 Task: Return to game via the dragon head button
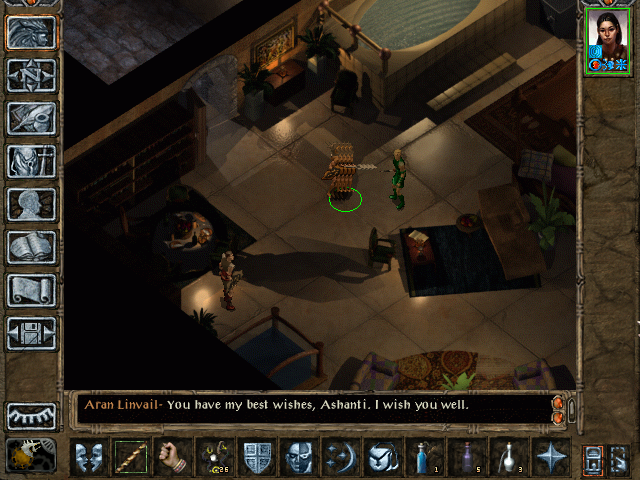(31, 32)
